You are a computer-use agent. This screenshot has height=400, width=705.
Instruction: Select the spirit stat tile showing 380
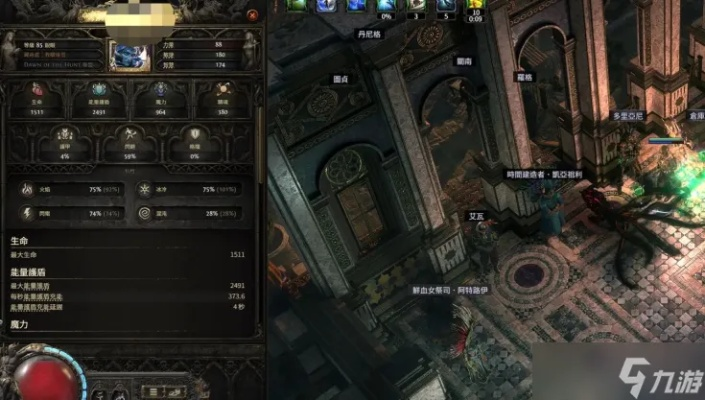click(x=222, y=98)
